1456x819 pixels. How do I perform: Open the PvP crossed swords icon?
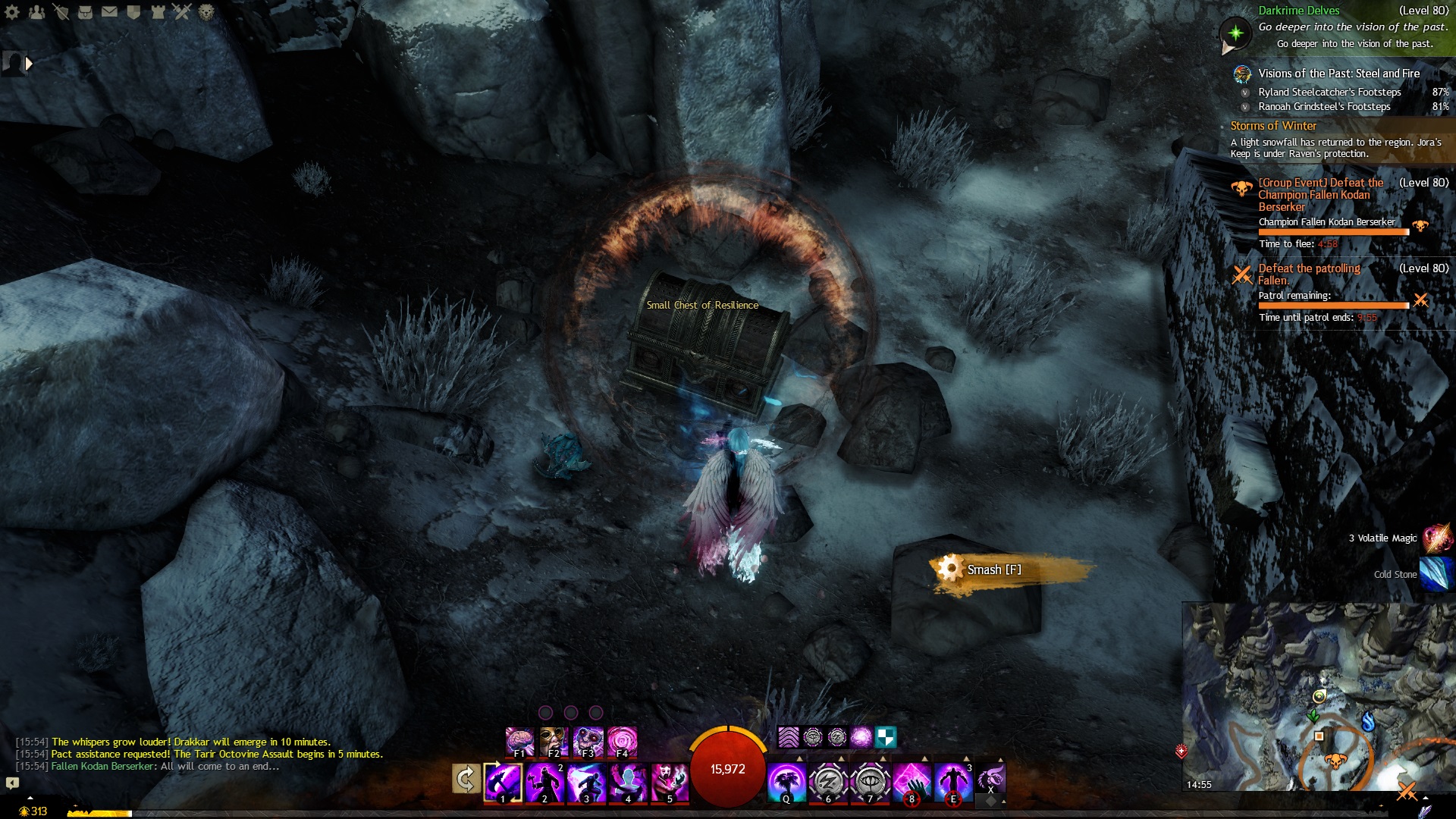tap(182, 11)
